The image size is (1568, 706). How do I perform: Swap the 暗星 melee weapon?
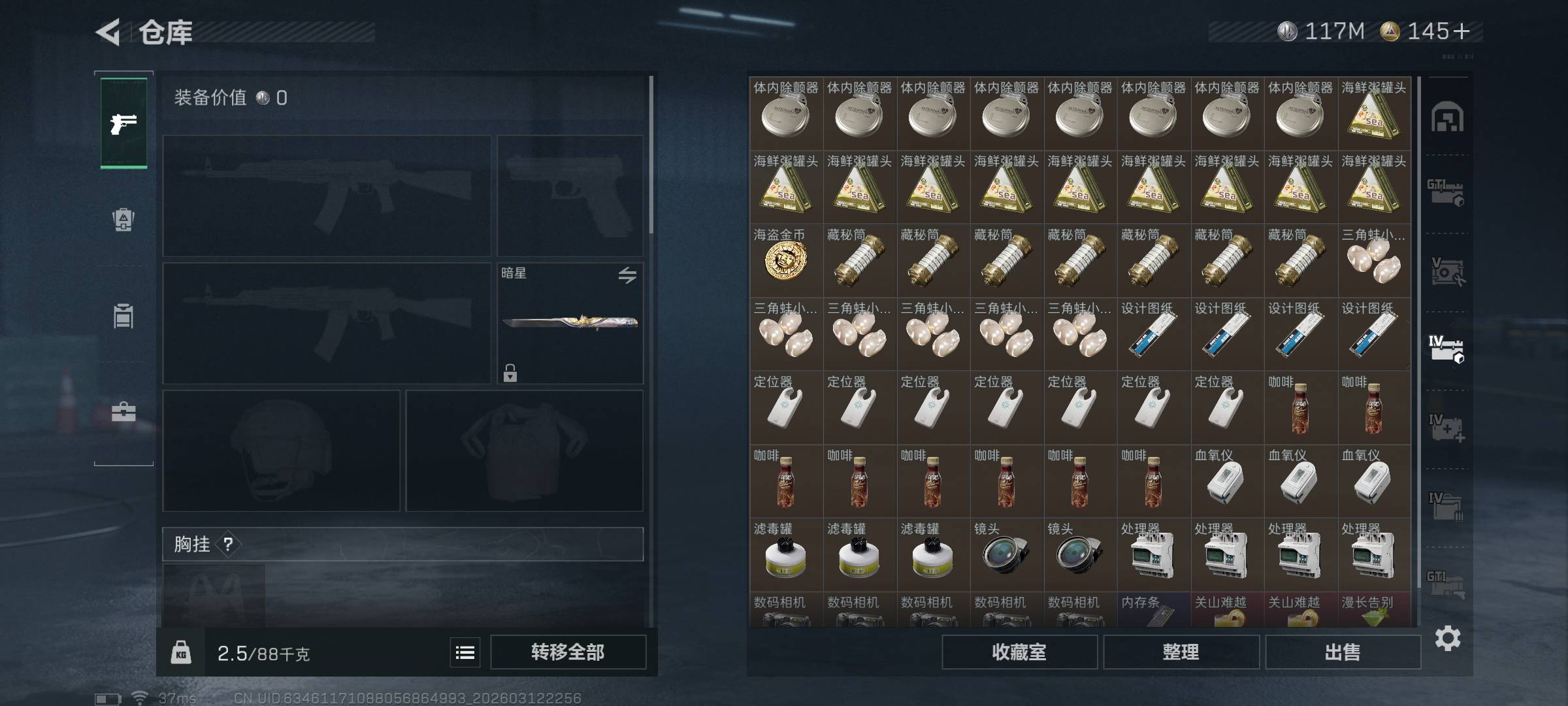point(627,275)
